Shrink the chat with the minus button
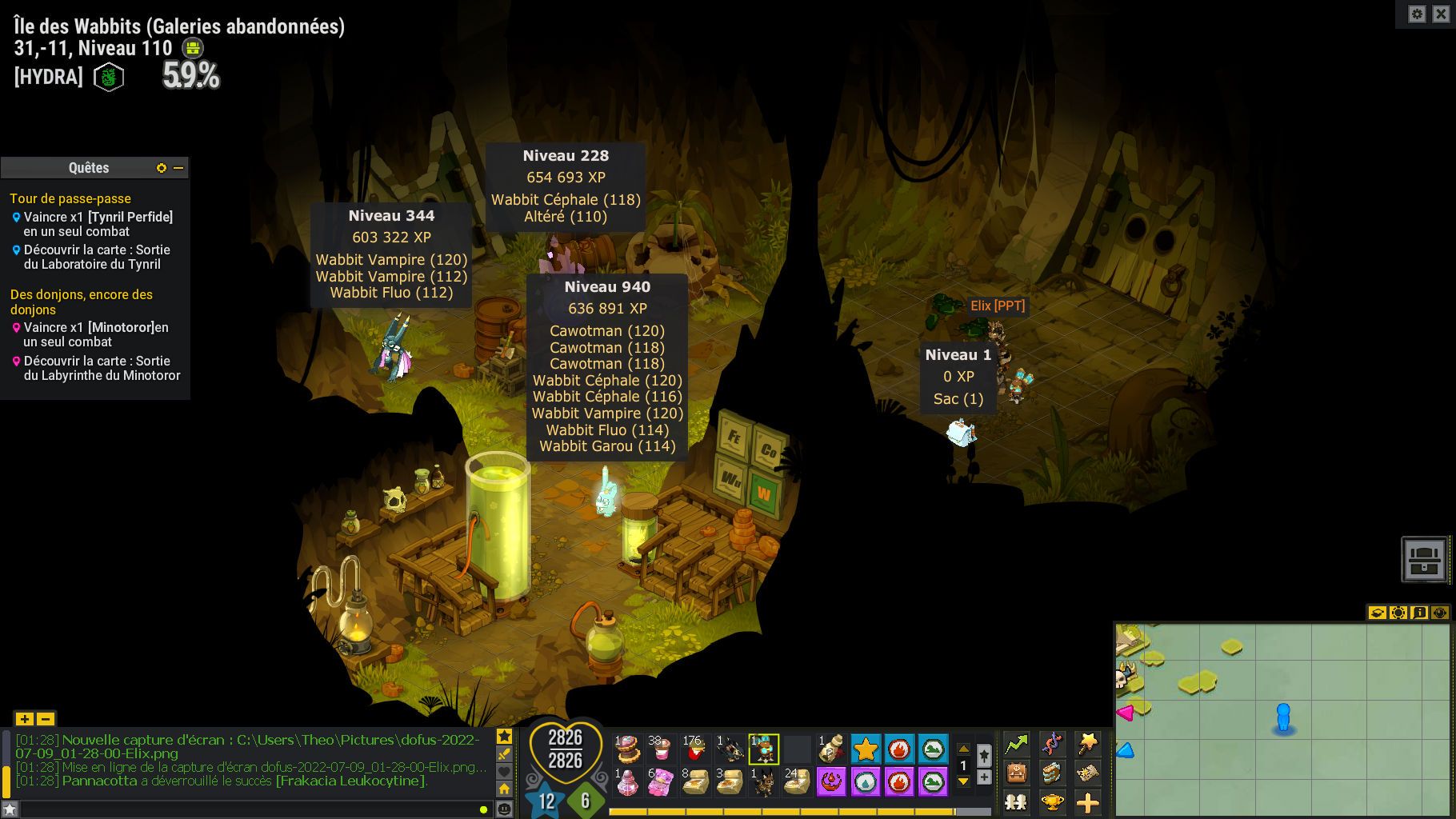1456x819 pixels. [x=46, y=718]
